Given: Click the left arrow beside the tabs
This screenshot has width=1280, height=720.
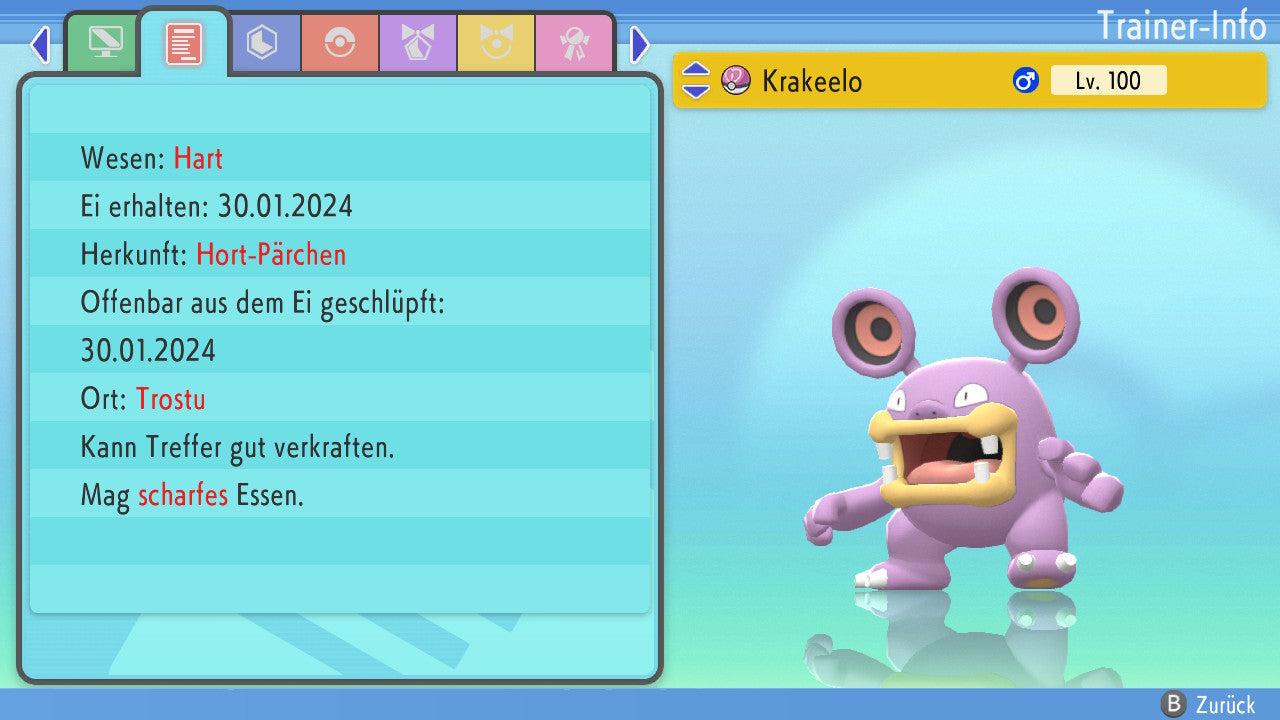Looking at the screenshot, I should [40, 44].
